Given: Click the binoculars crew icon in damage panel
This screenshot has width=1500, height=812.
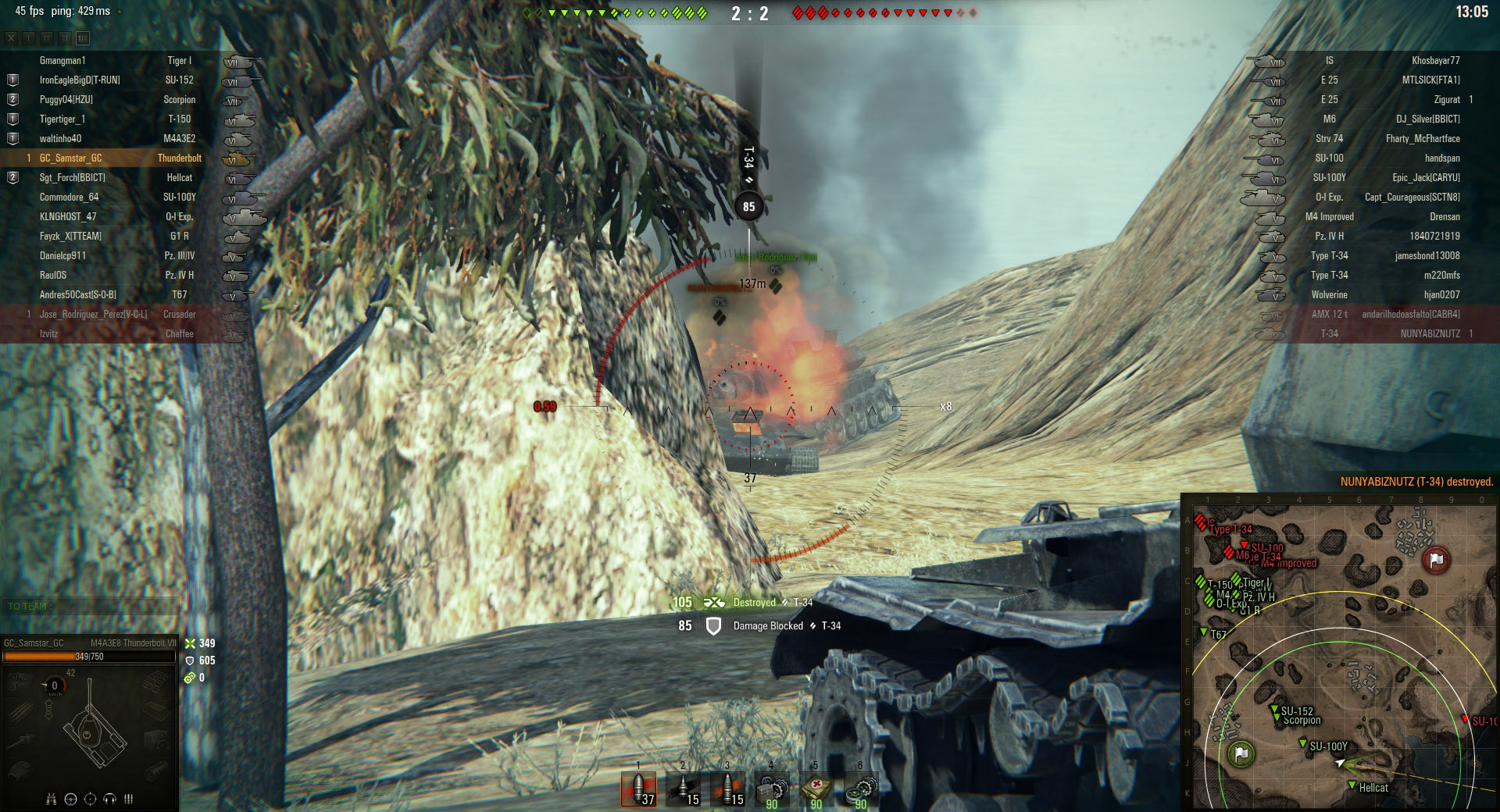Looking at the screenshot, I should point(52,799).
